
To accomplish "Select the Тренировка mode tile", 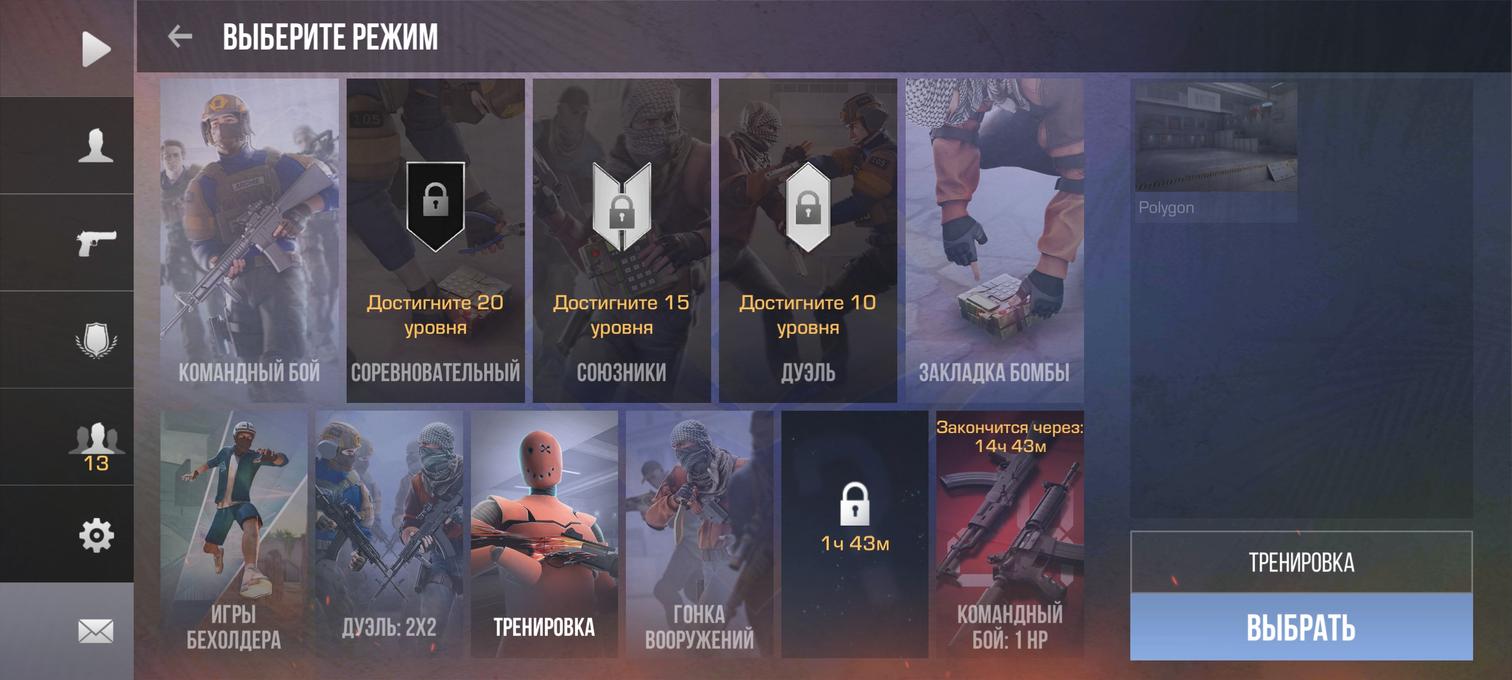I will point(544,534).
